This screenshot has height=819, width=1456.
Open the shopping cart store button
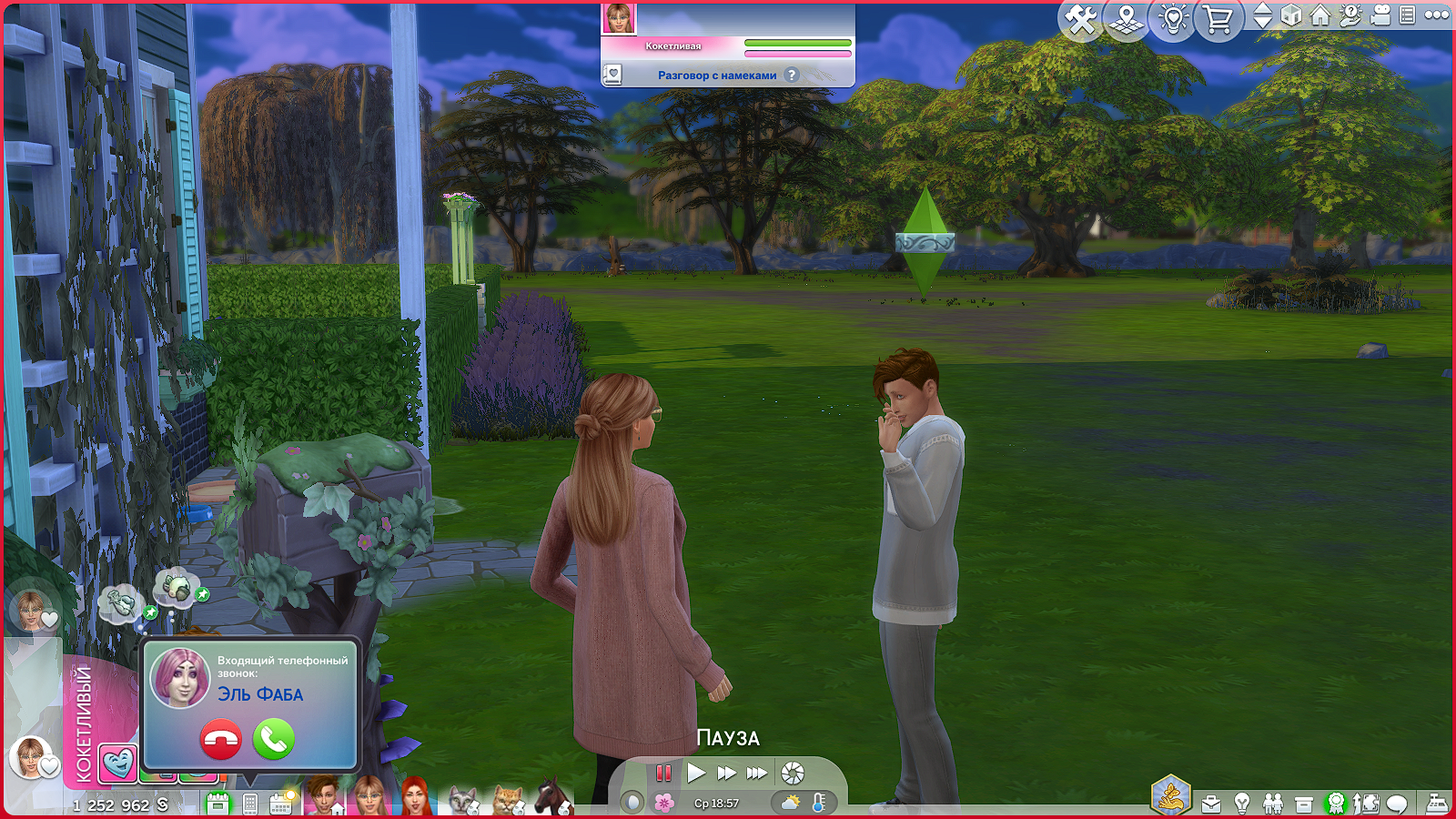pos(1218,19)
